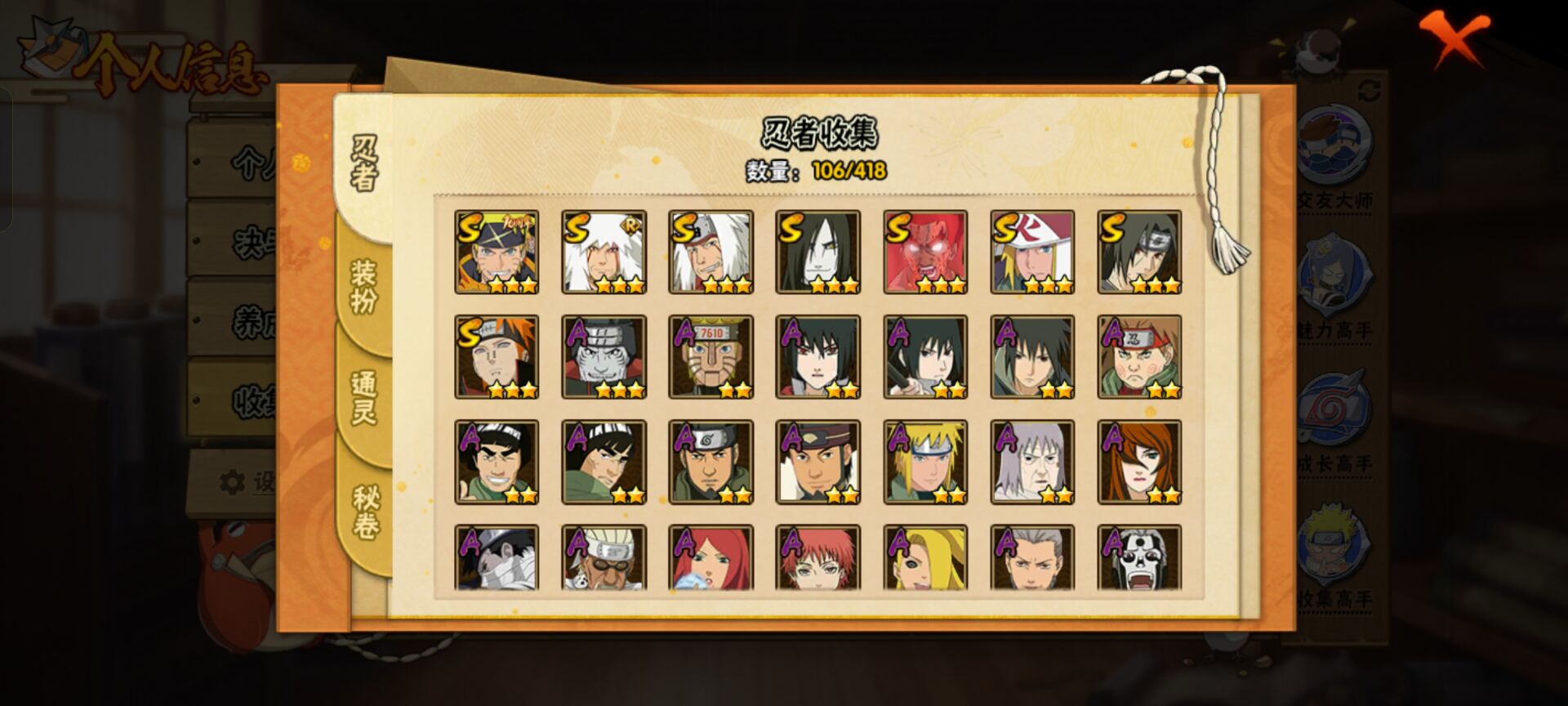Open the 装扮 tab
Viewport: 1568px width, 706px height.
364,286
